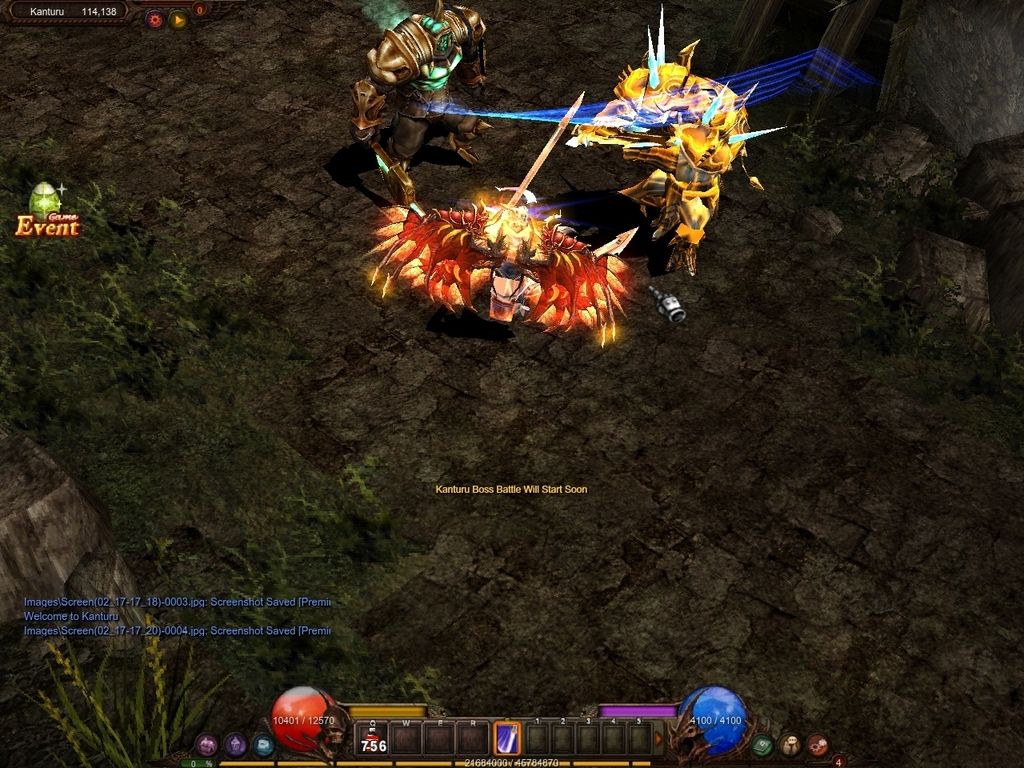Open the Game Event egg icon
Screen dimensions: 1024x768
pos(46,210)
